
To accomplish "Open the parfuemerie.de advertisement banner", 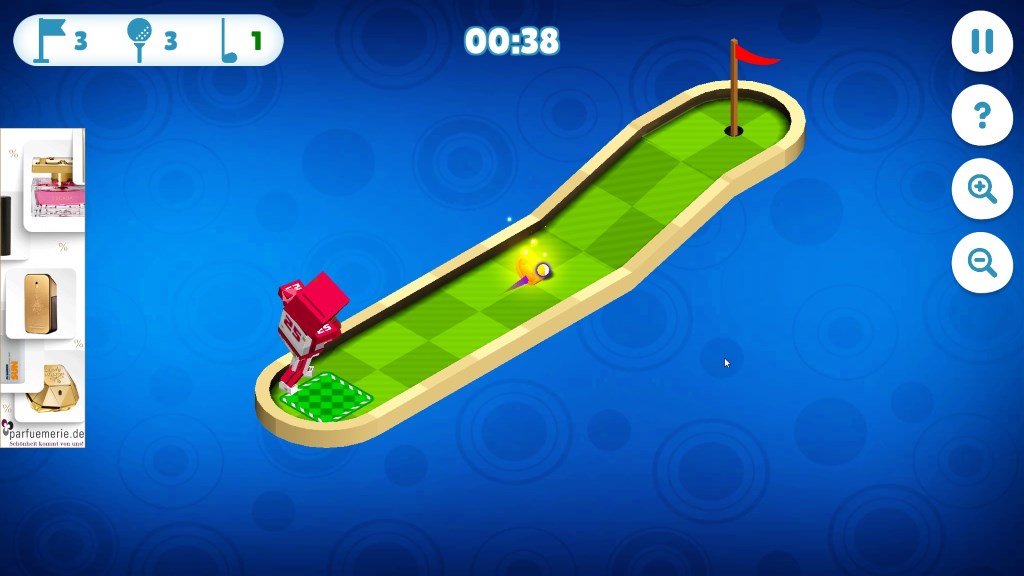I will click(43, 288).
